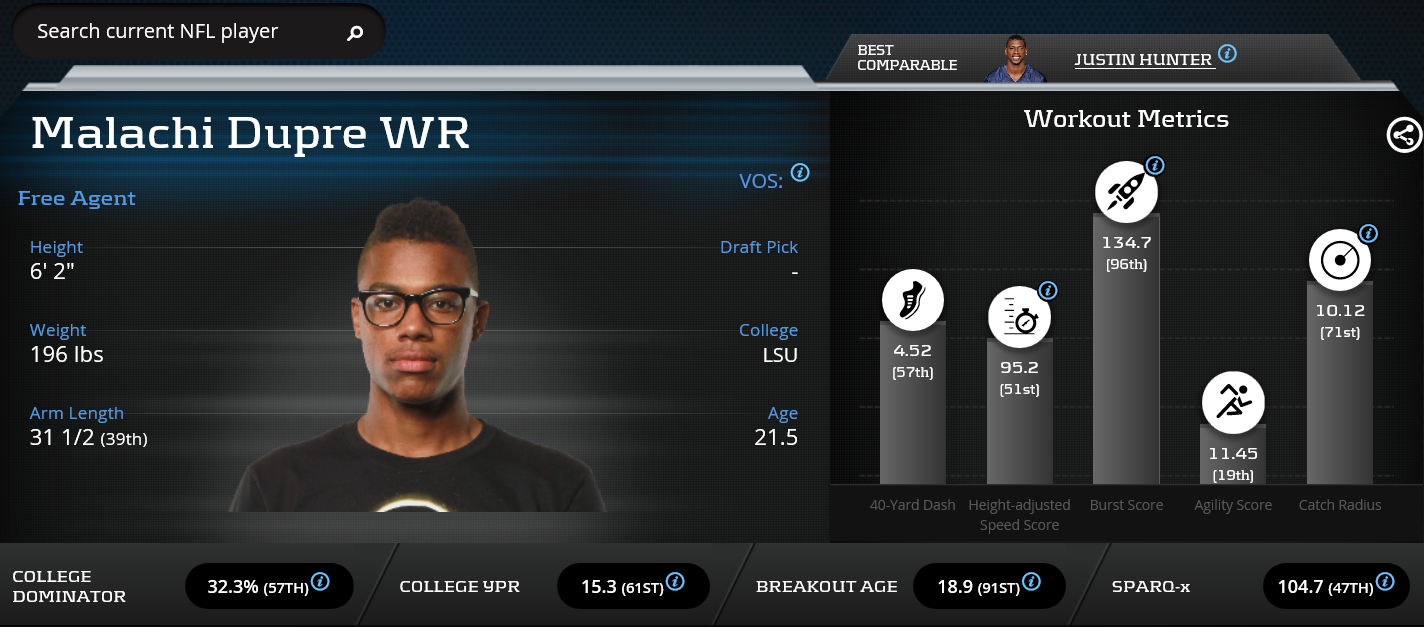
Task: Select the Burst Score rocket icon
Action: (1126, 191)
